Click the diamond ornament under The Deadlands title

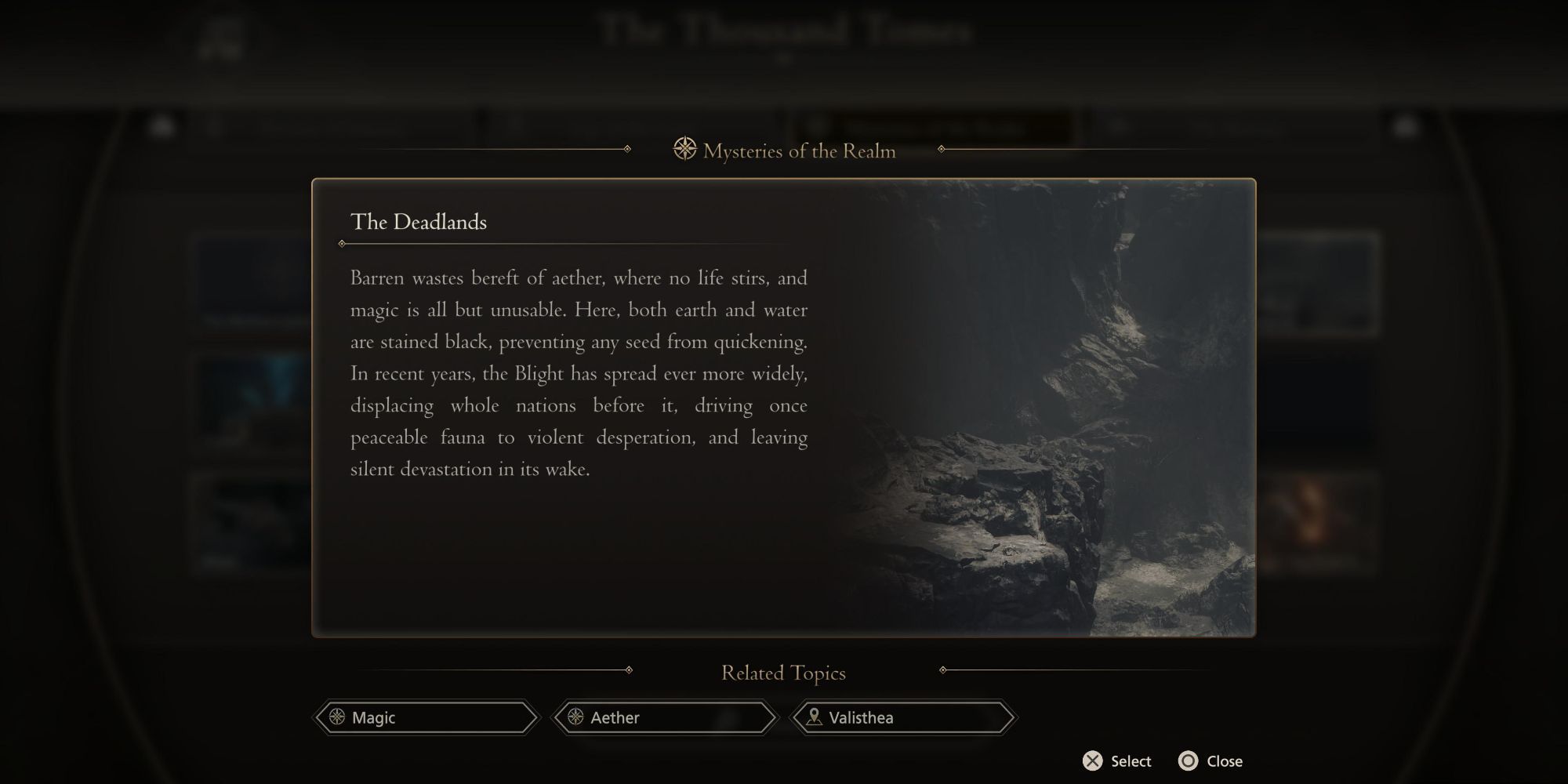coord(343,243)
